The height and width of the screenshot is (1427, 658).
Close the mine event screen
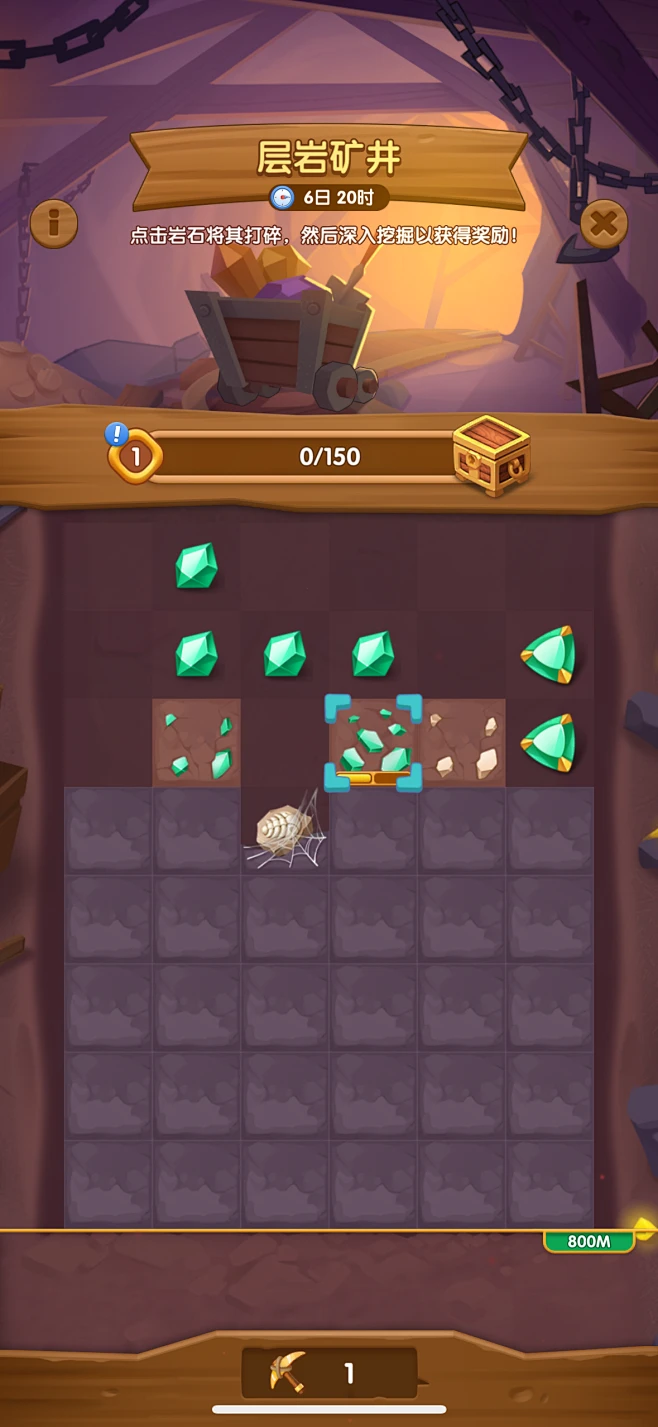[604, 223]
